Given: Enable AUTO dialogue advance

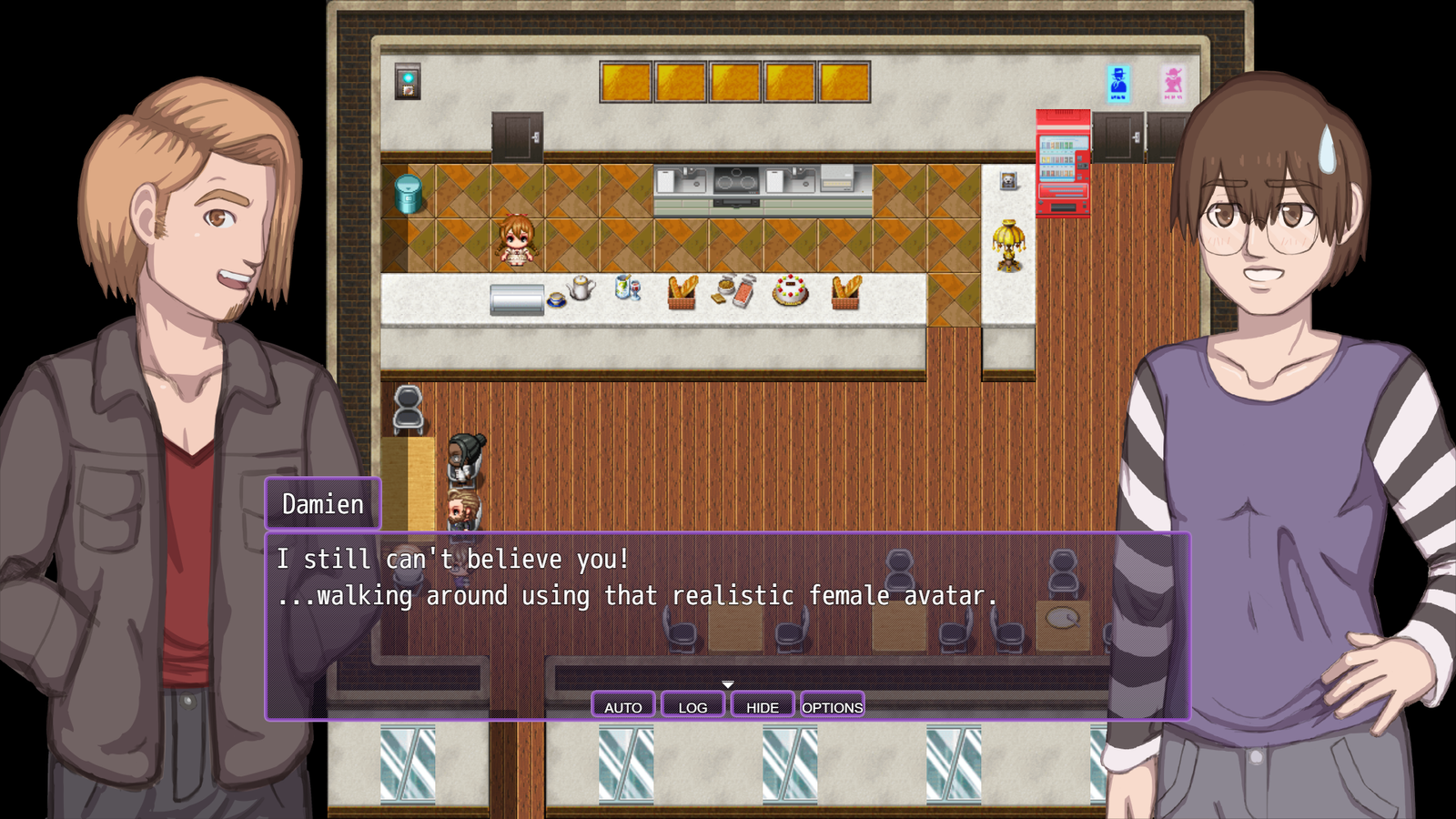Looking at the screenshot, I should coord(622,704).
